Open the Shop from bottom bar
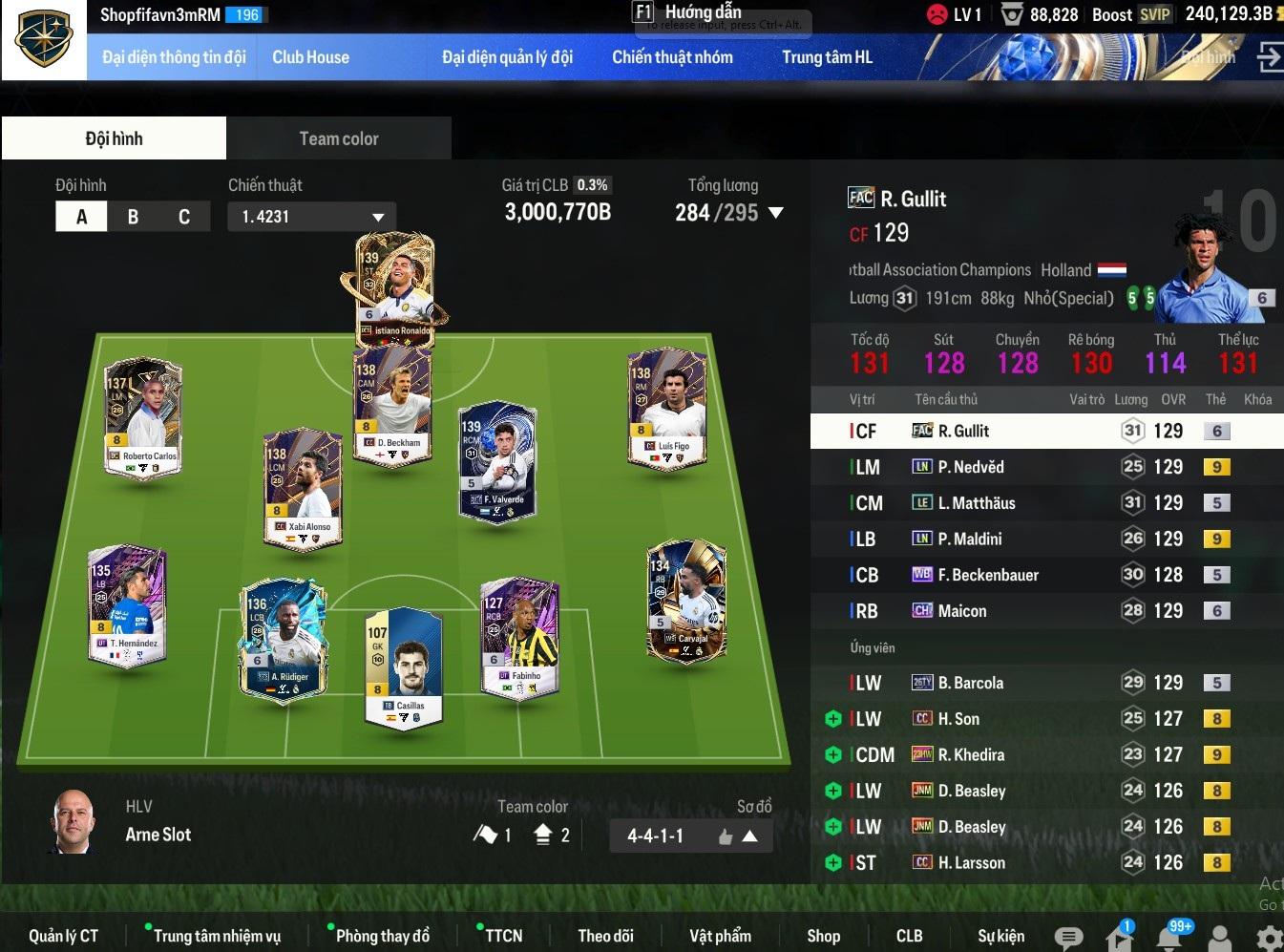This screenshot has width=1284, height=952. (823, 936)
